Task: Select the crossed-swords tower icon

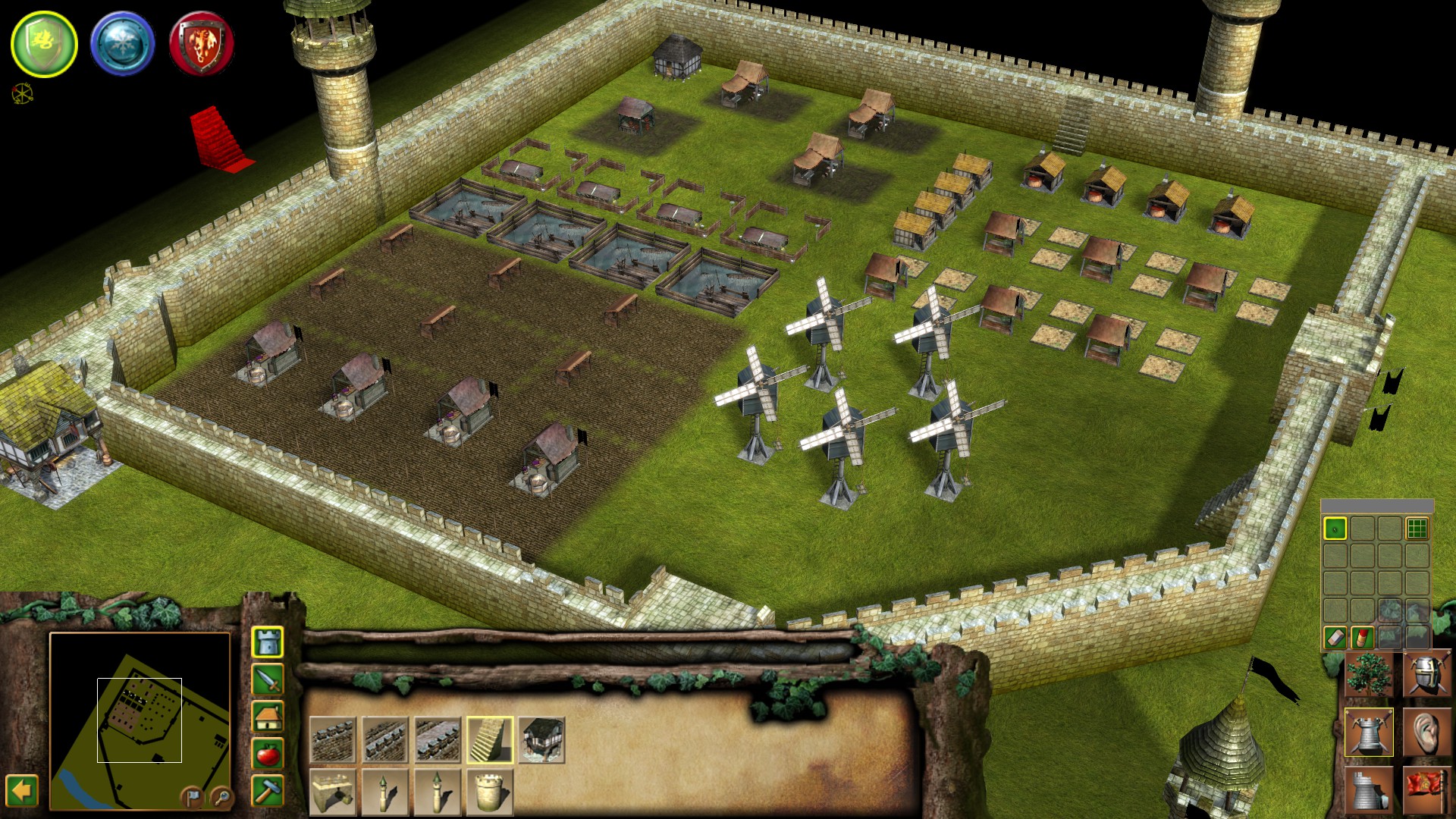Action: [x=1369, y=732]
